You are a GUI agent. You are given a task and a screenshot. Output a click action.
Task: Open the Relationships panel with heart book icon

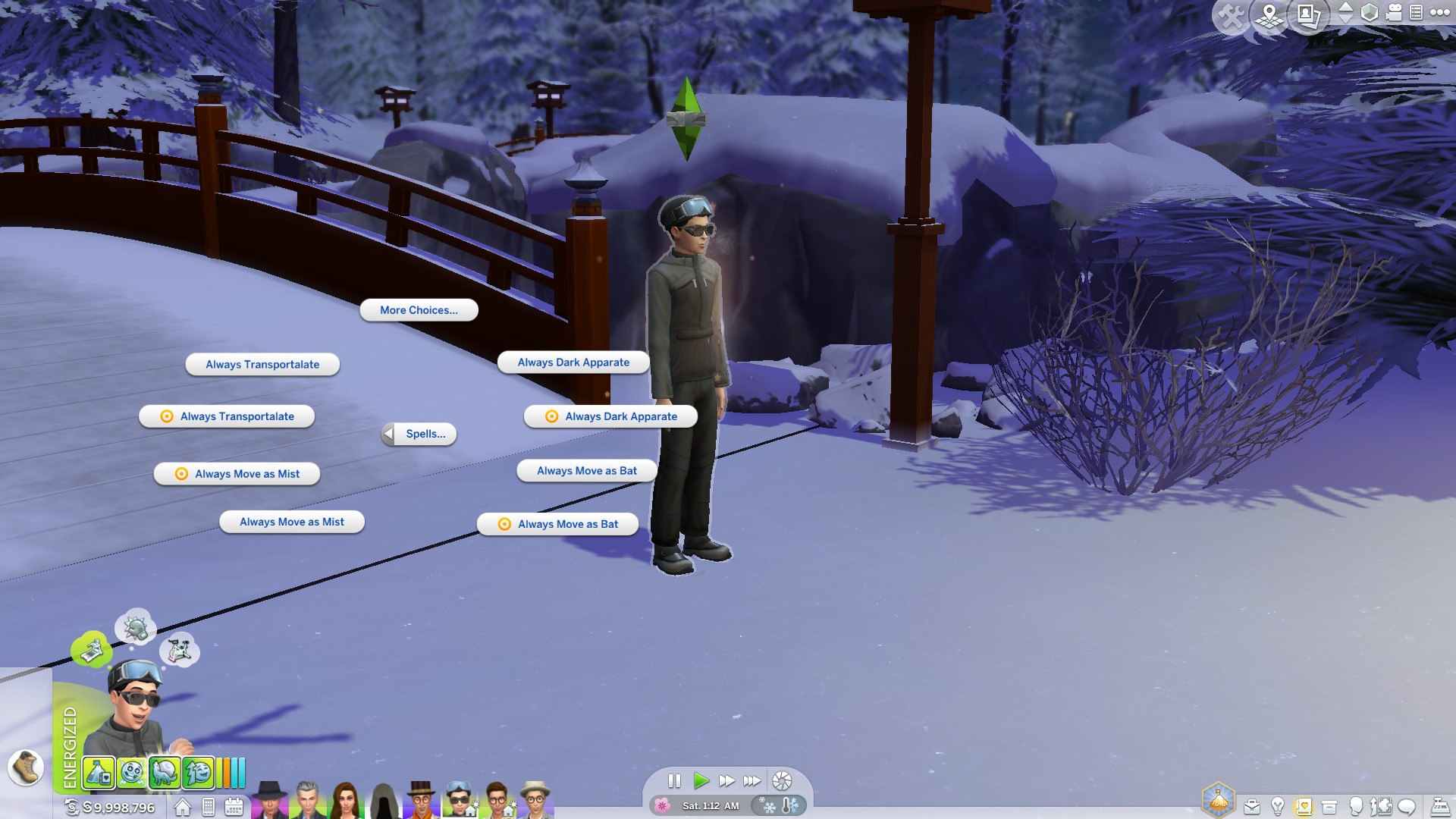1304,806
